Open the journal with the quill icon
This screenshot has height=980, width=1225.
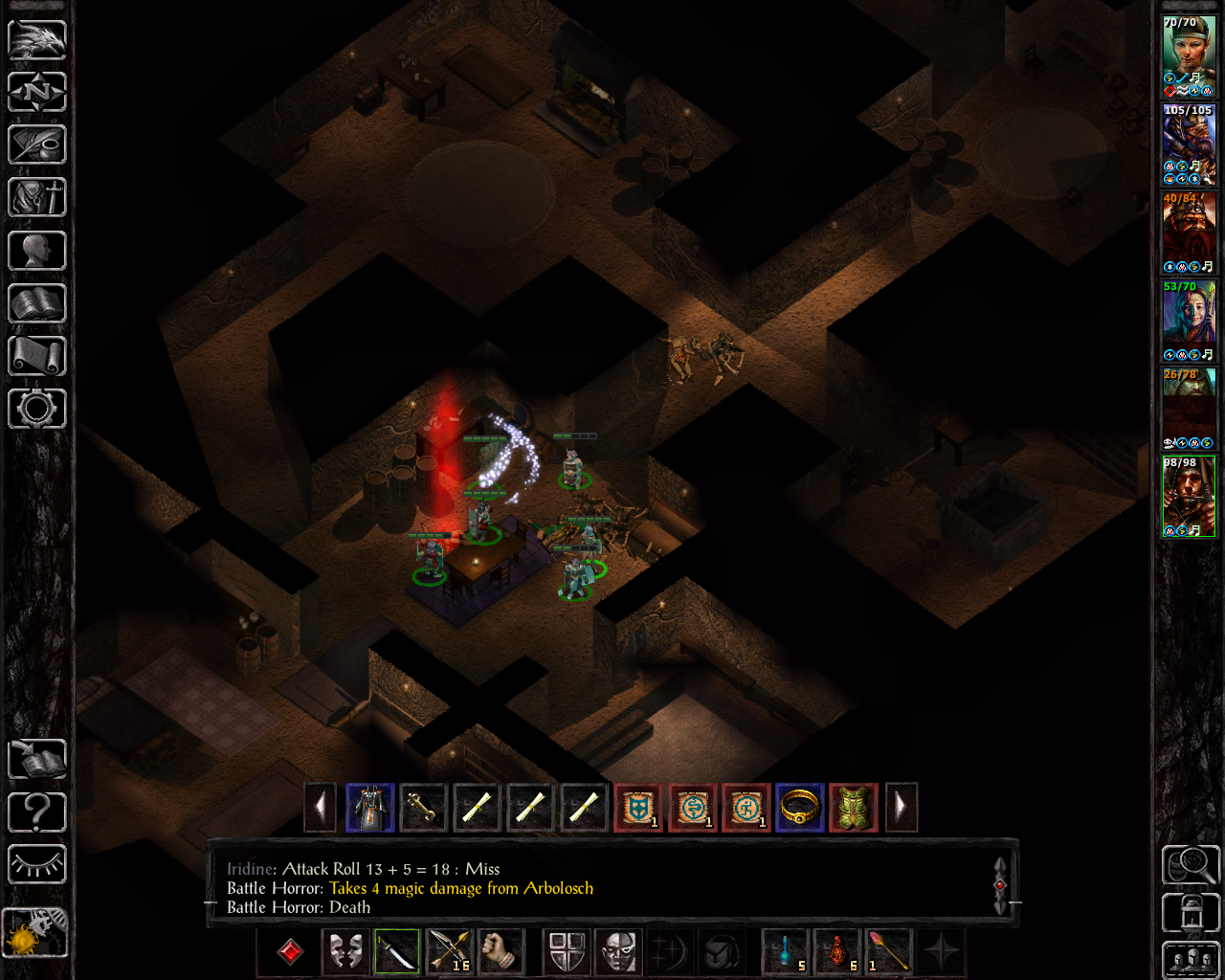click(37, 145)
